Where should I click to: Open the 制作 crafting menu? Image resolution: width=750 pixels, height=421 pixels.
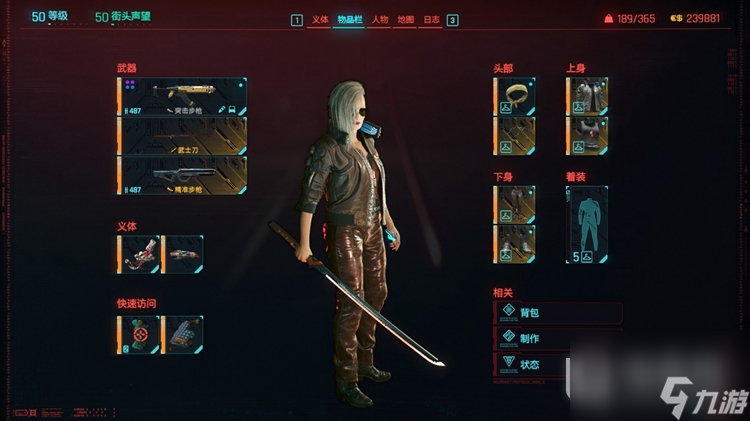(558, 338)
